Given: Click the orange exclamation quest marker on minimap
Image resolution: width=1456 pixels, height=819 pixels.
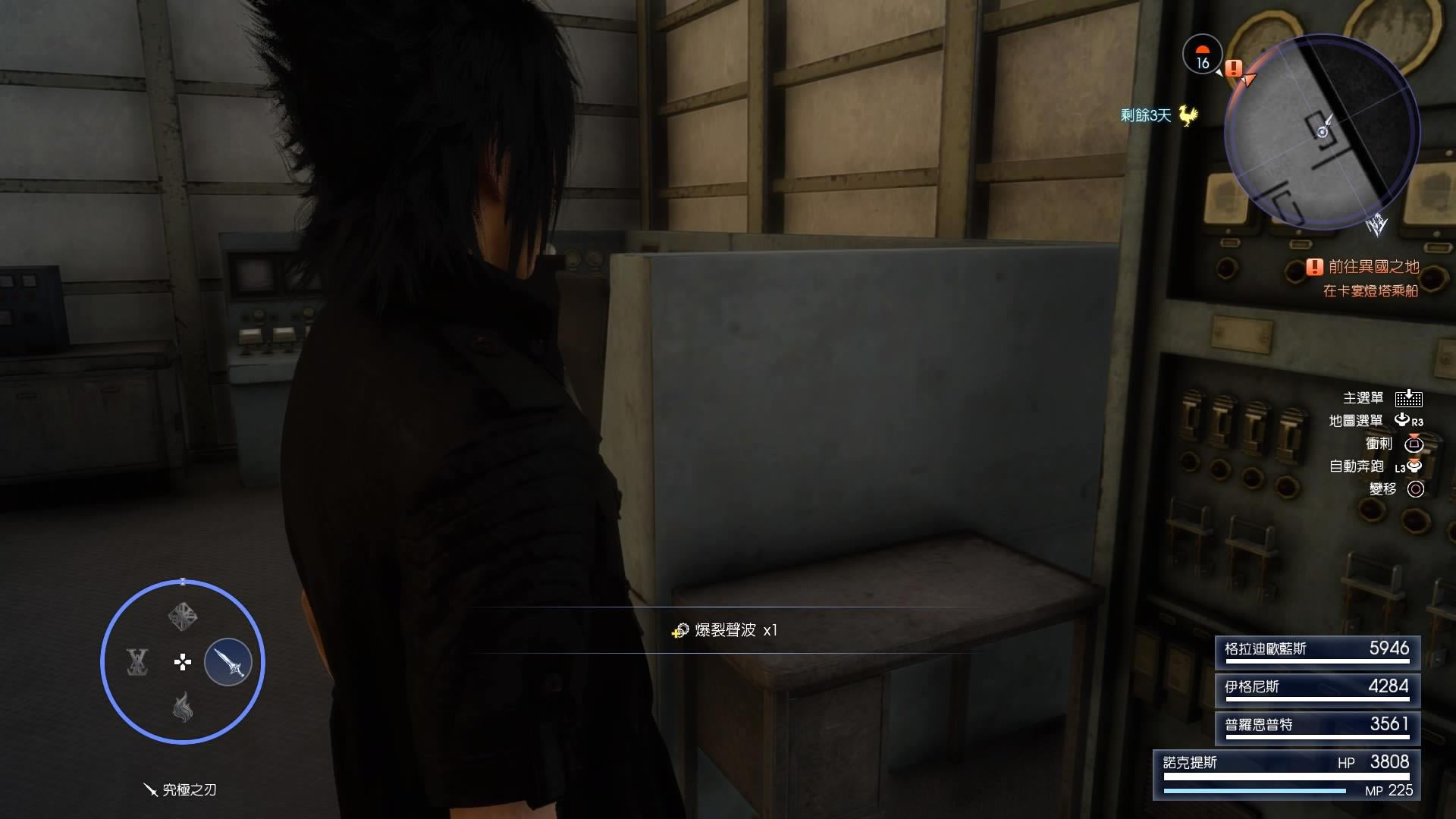Looking at the screenshot, I should [1233, 69].
